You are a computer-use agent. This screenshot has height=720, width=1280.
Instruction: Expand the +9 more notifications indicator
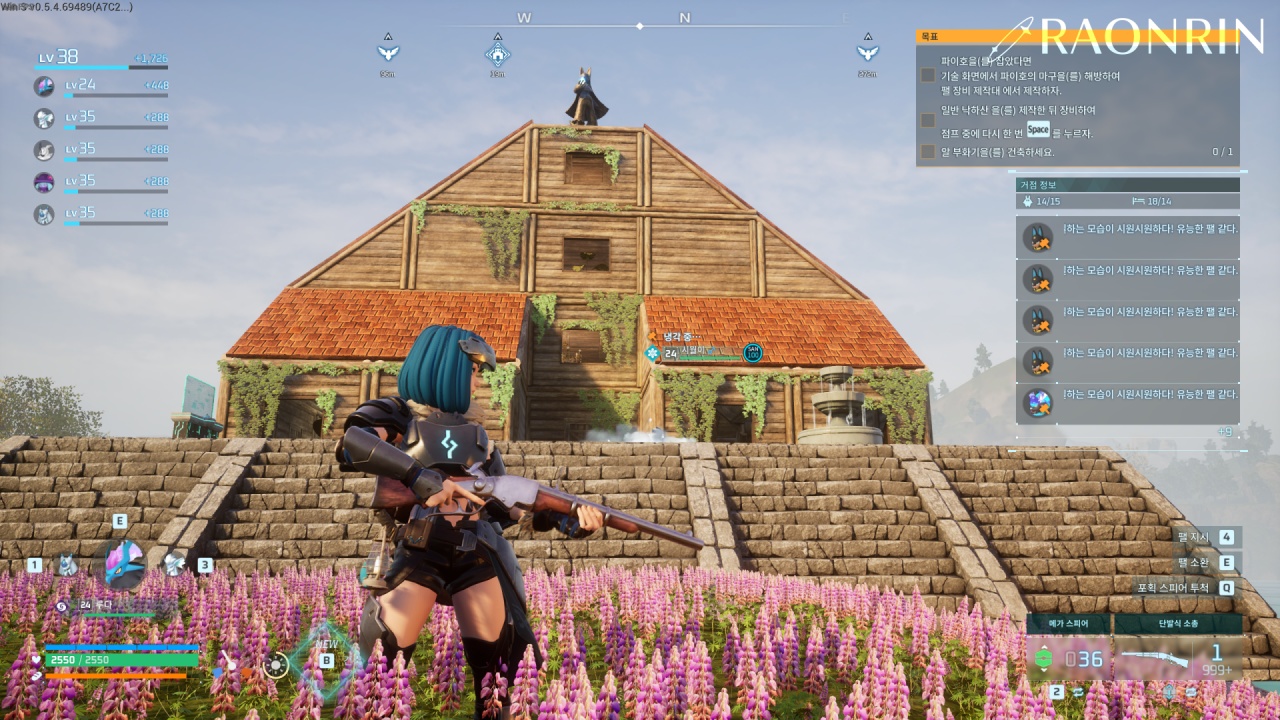(1224, 432)
